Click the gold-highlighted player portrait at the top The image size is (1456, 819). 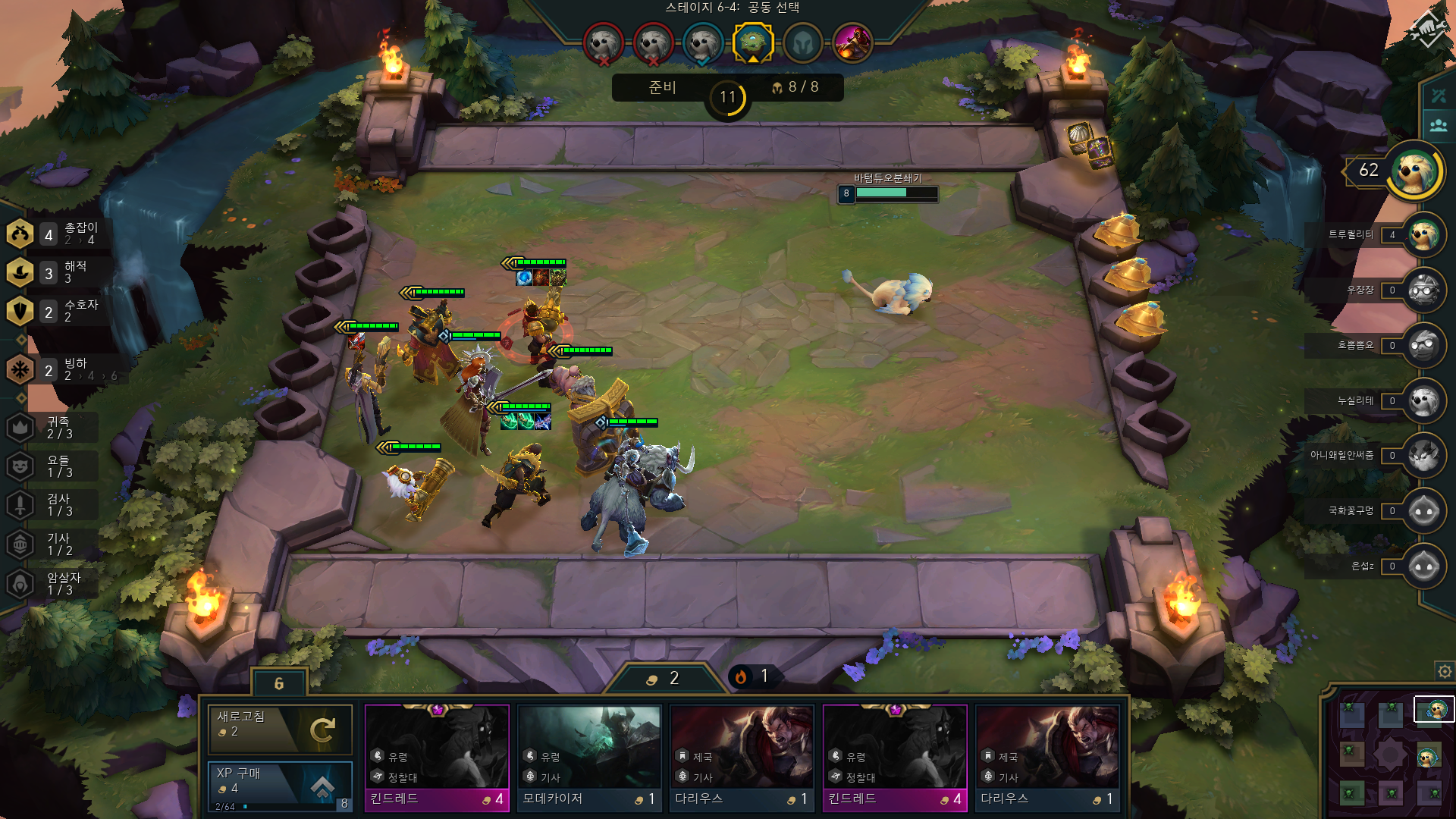(x=752, y=43)
